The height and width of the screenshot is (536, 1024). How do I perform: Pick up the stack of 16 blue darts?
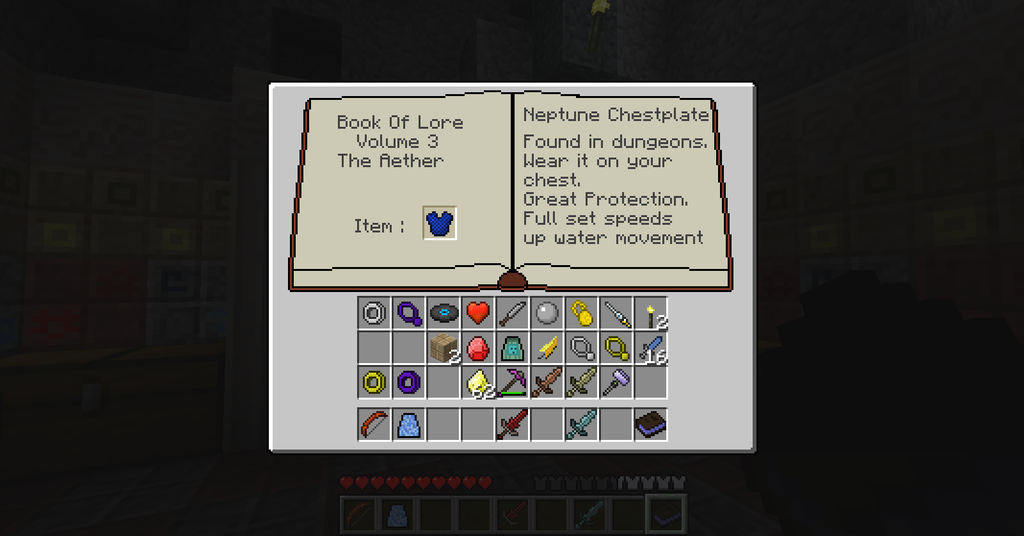651,347
